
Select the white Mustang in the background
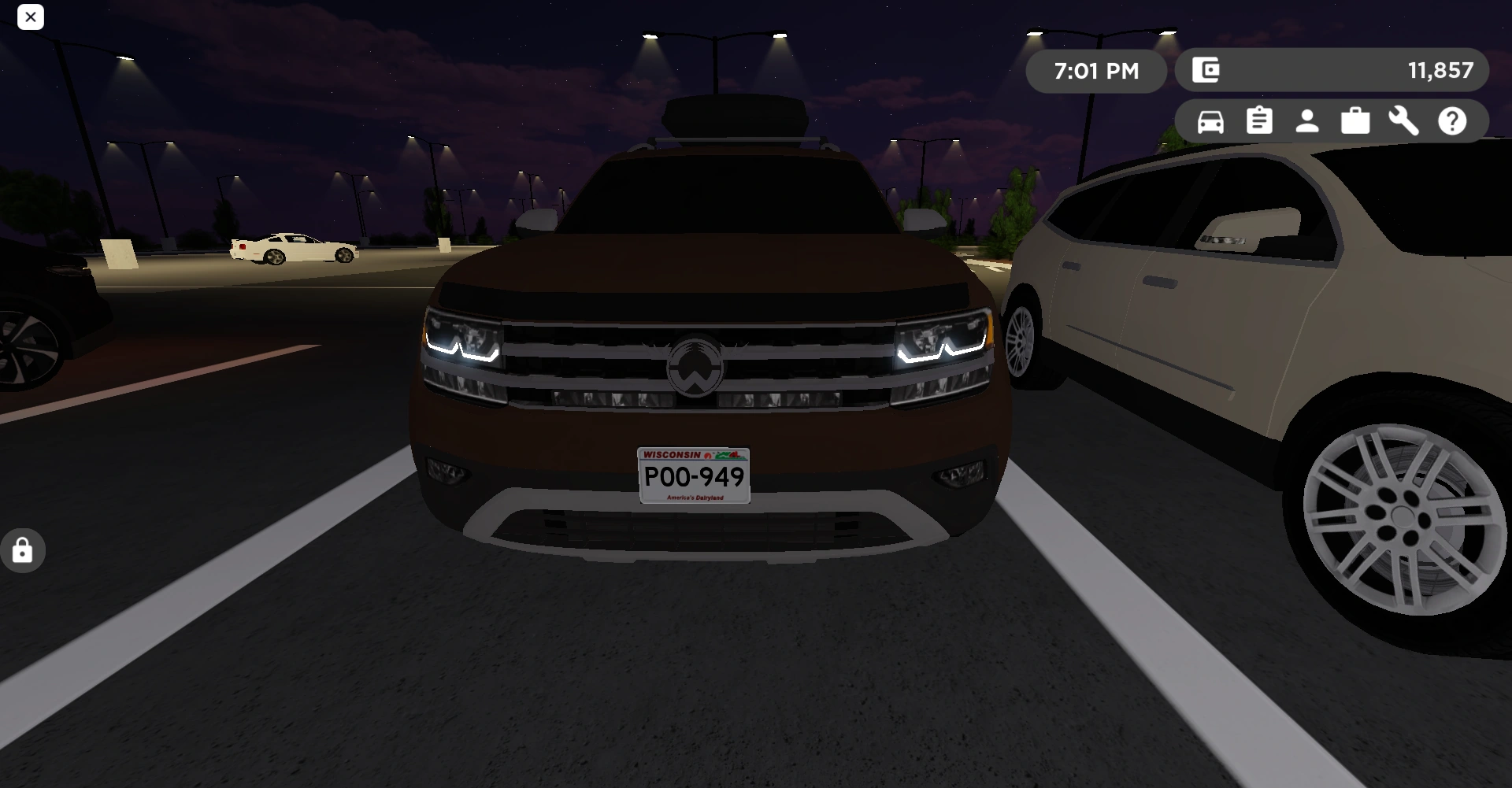(293, 248)
